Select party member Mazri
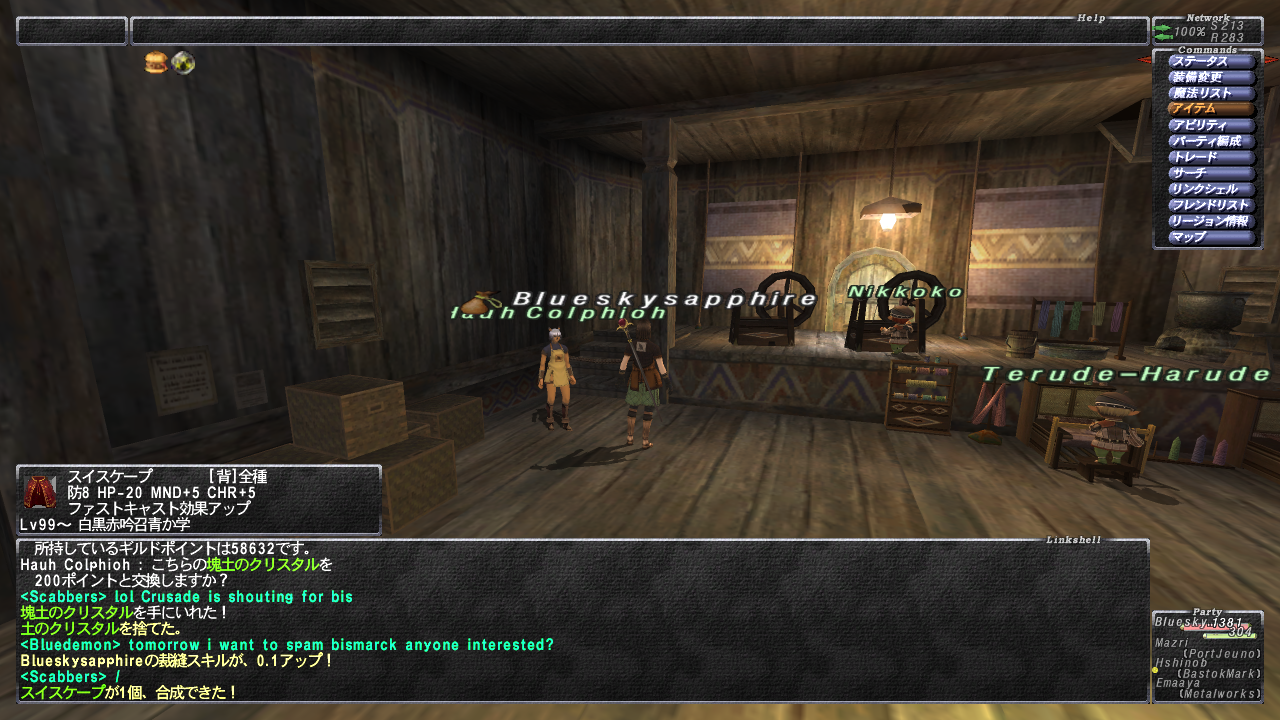The height and width of the screenshot is (720, 1280). tap(1206, 648)
